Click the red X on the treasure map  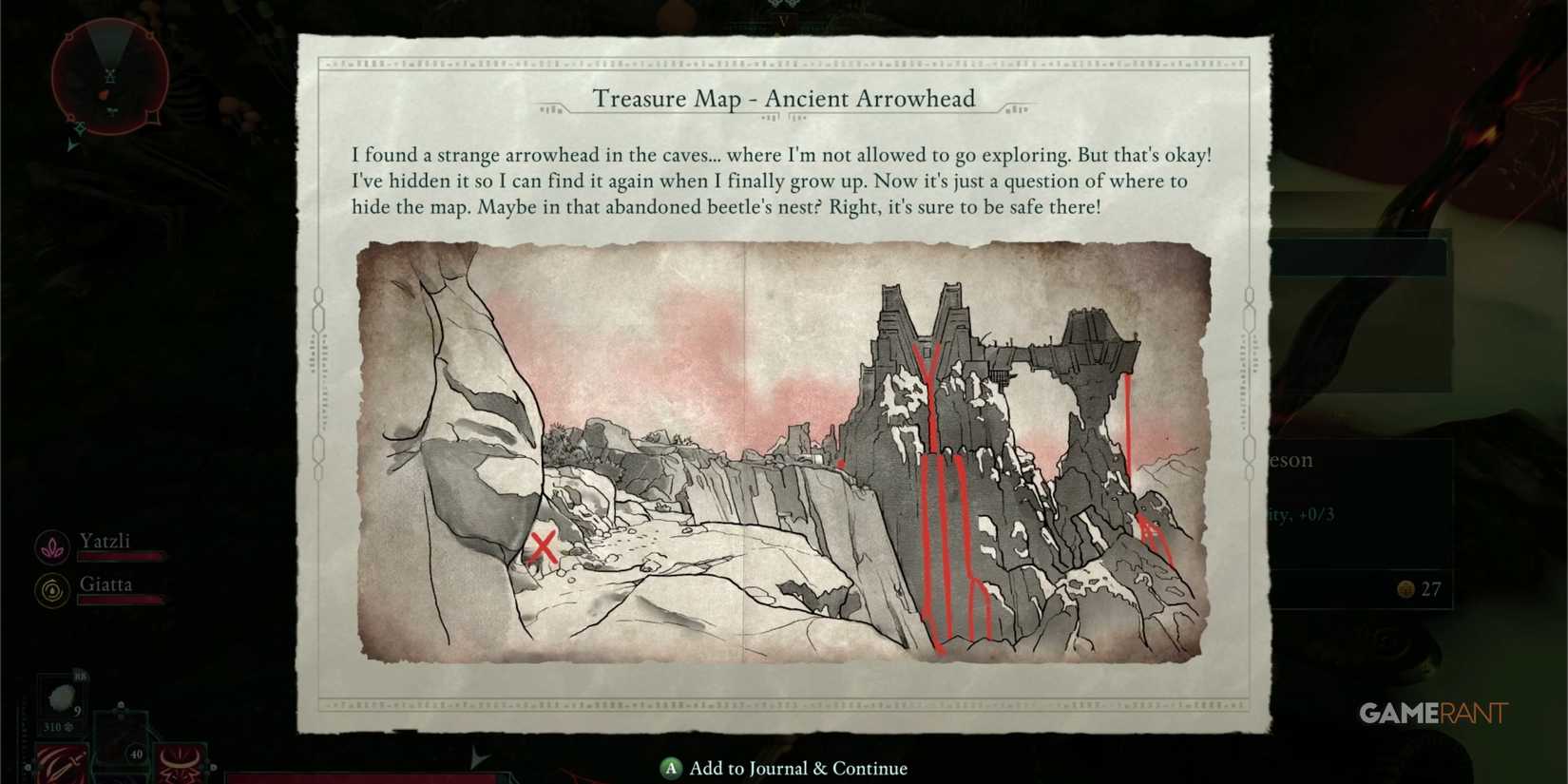pyautogui.click(x=542, y=546)
